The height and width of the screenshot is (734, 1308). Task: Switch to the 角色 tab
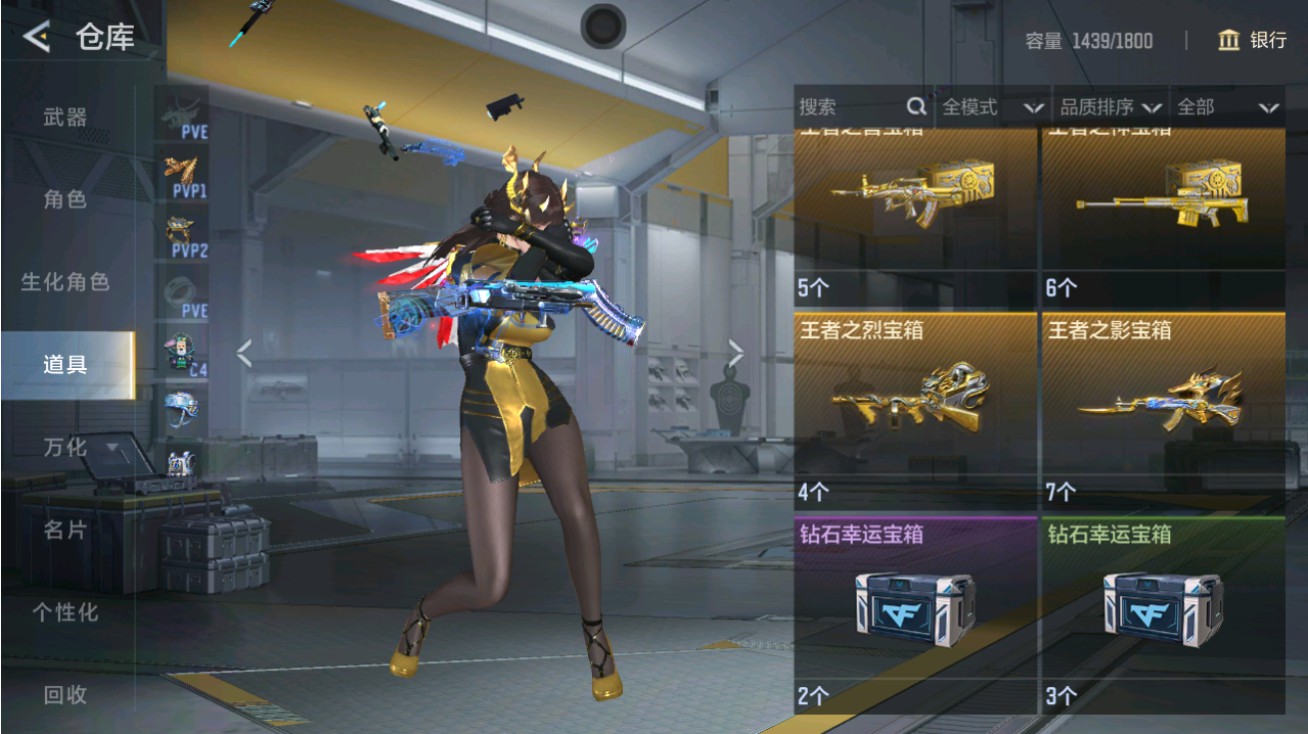(x=65, y=199)
